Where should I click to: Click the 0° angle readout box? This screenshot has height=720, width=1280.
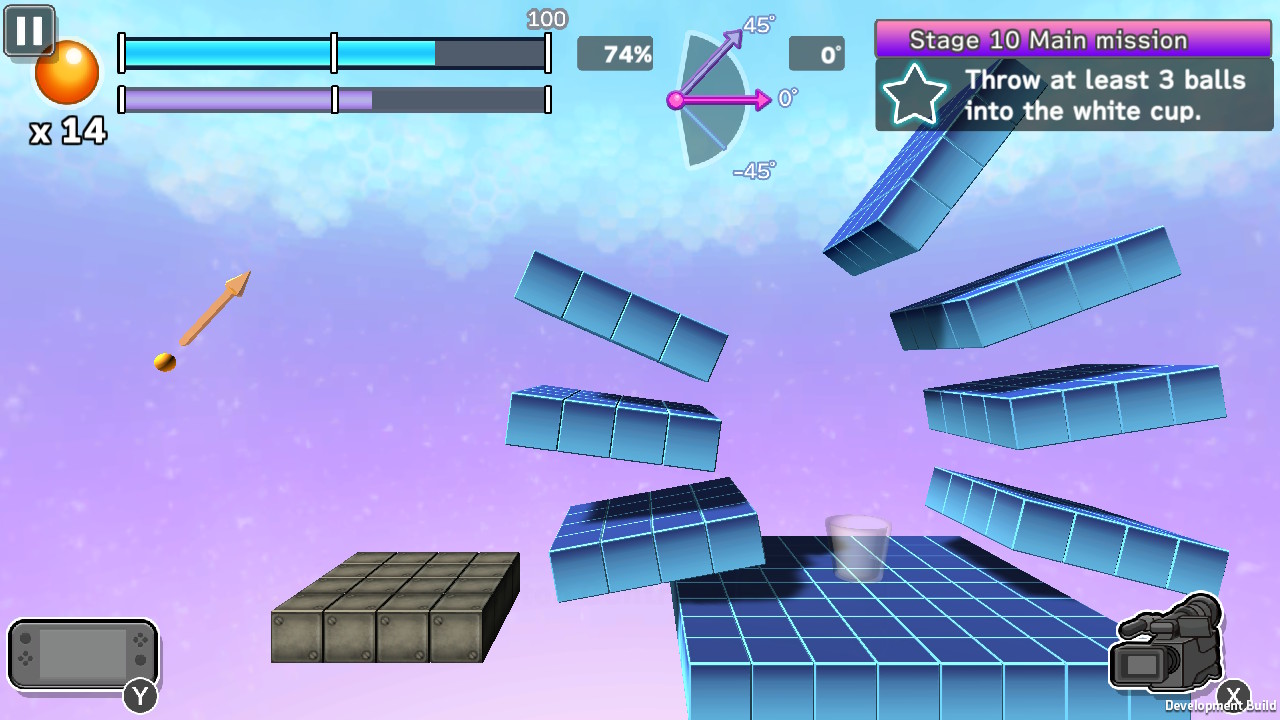coord(817,54)
